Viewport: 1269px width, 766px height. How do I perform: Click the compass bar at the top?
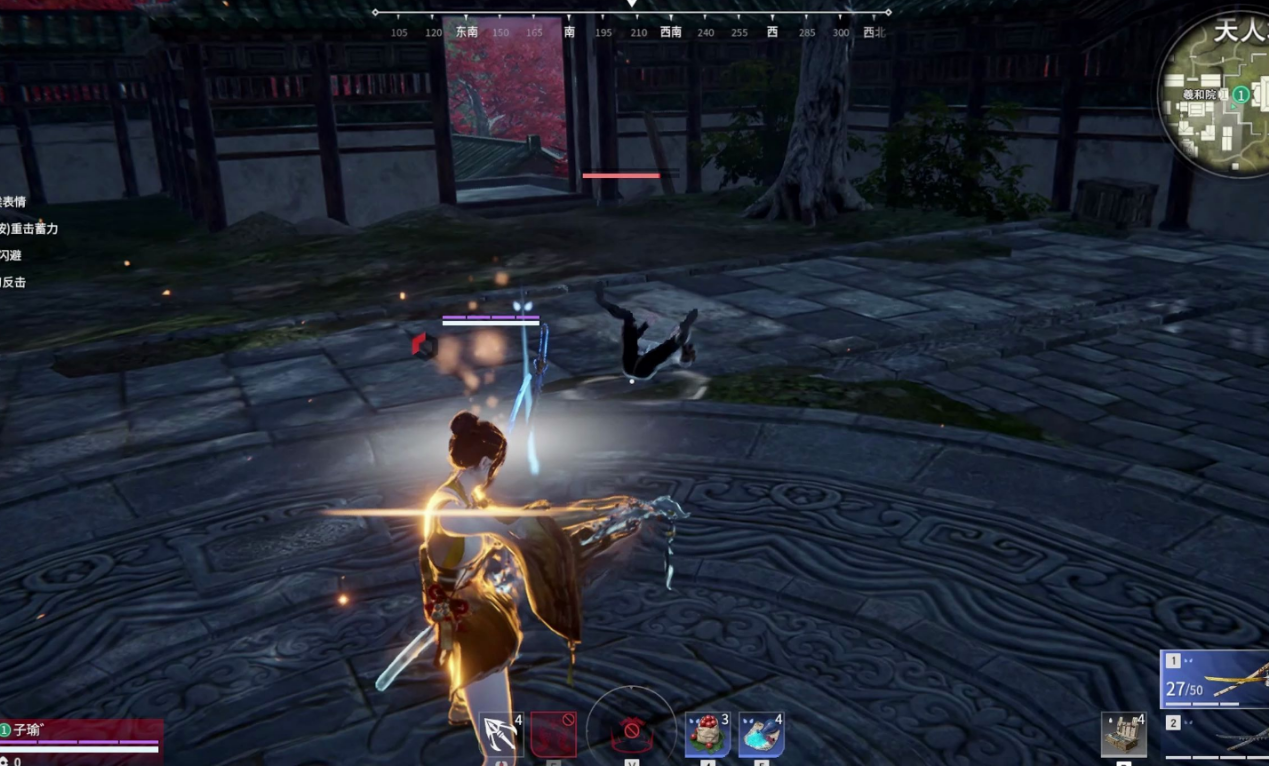(631, 22)
